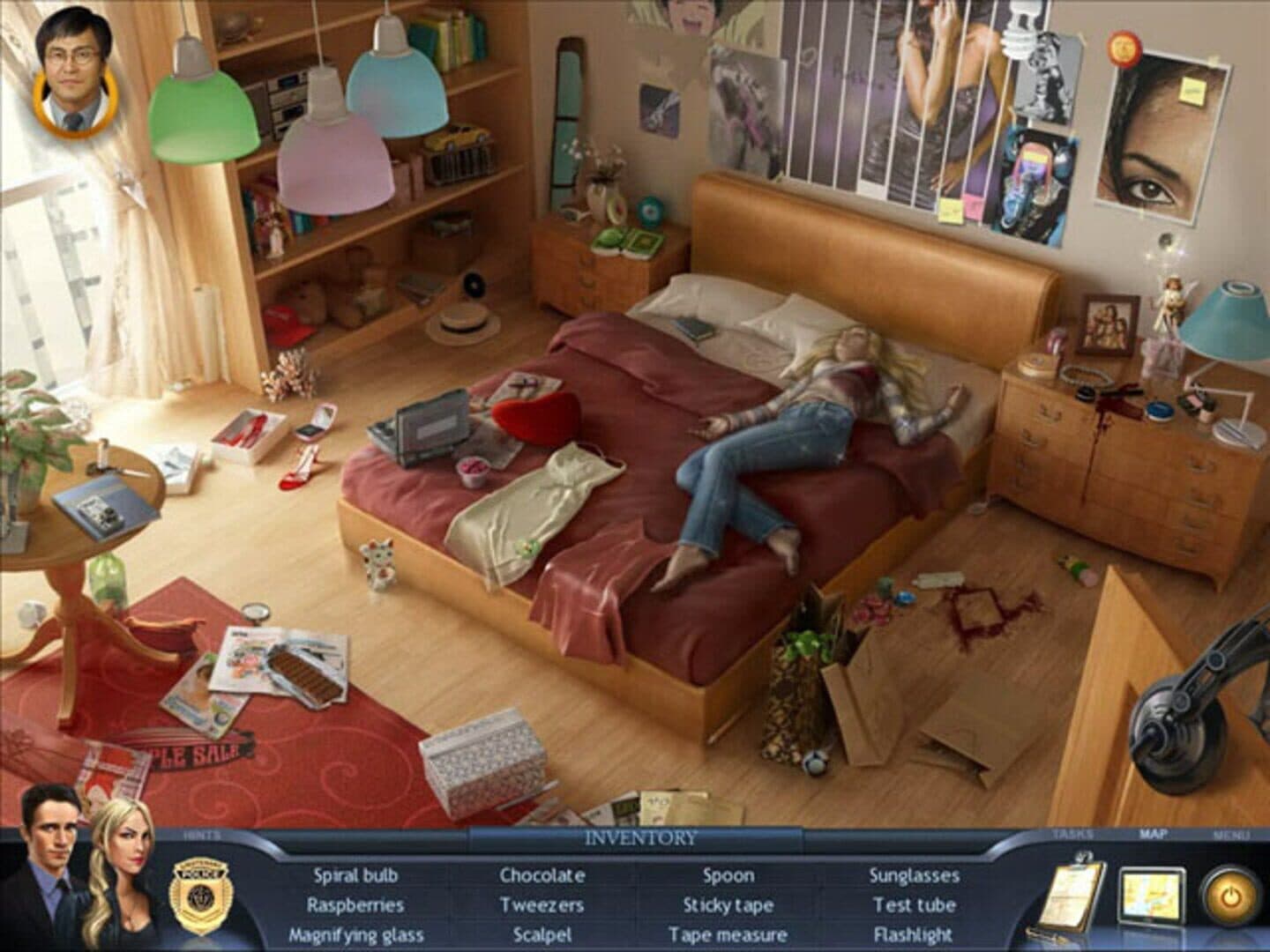The height and width of the screenshot is (952, 1270).
Task: Select Spiral bulb in the inventory list
Action: point(355,875)
